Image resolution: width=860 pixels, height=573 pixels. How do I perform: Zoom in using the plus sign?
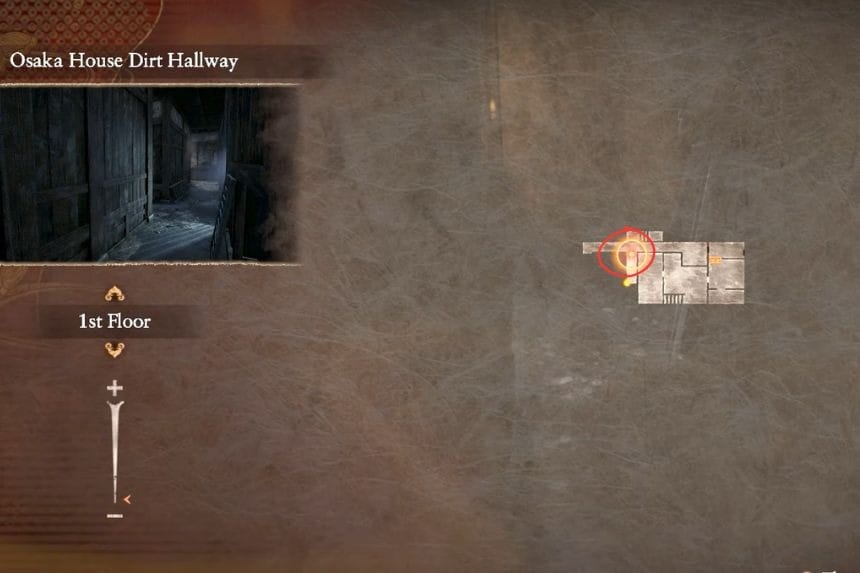(115, 388)
